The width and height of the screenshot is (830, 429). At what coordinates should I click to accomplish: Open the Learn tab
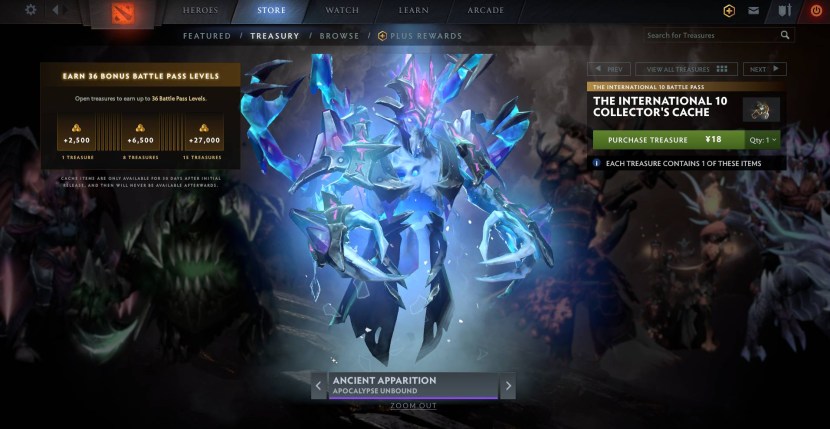coord(414,10)
